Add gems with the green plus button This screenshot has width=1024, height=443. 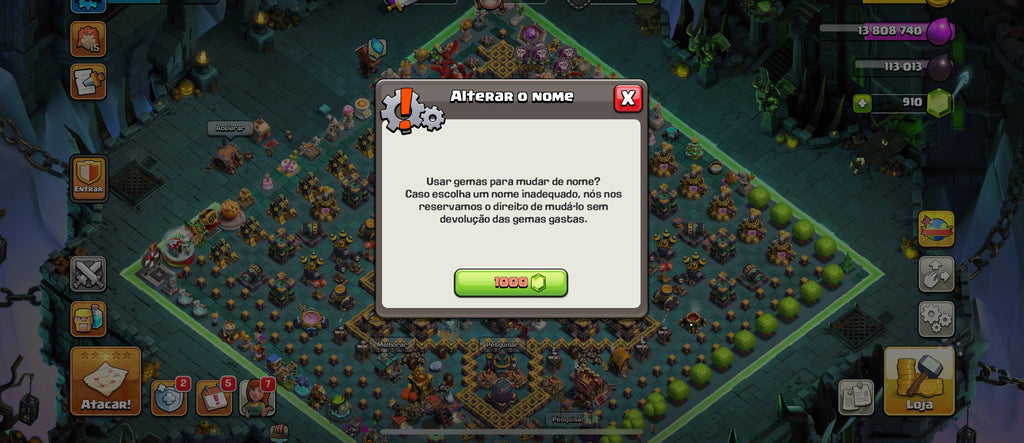click(862, 102)
